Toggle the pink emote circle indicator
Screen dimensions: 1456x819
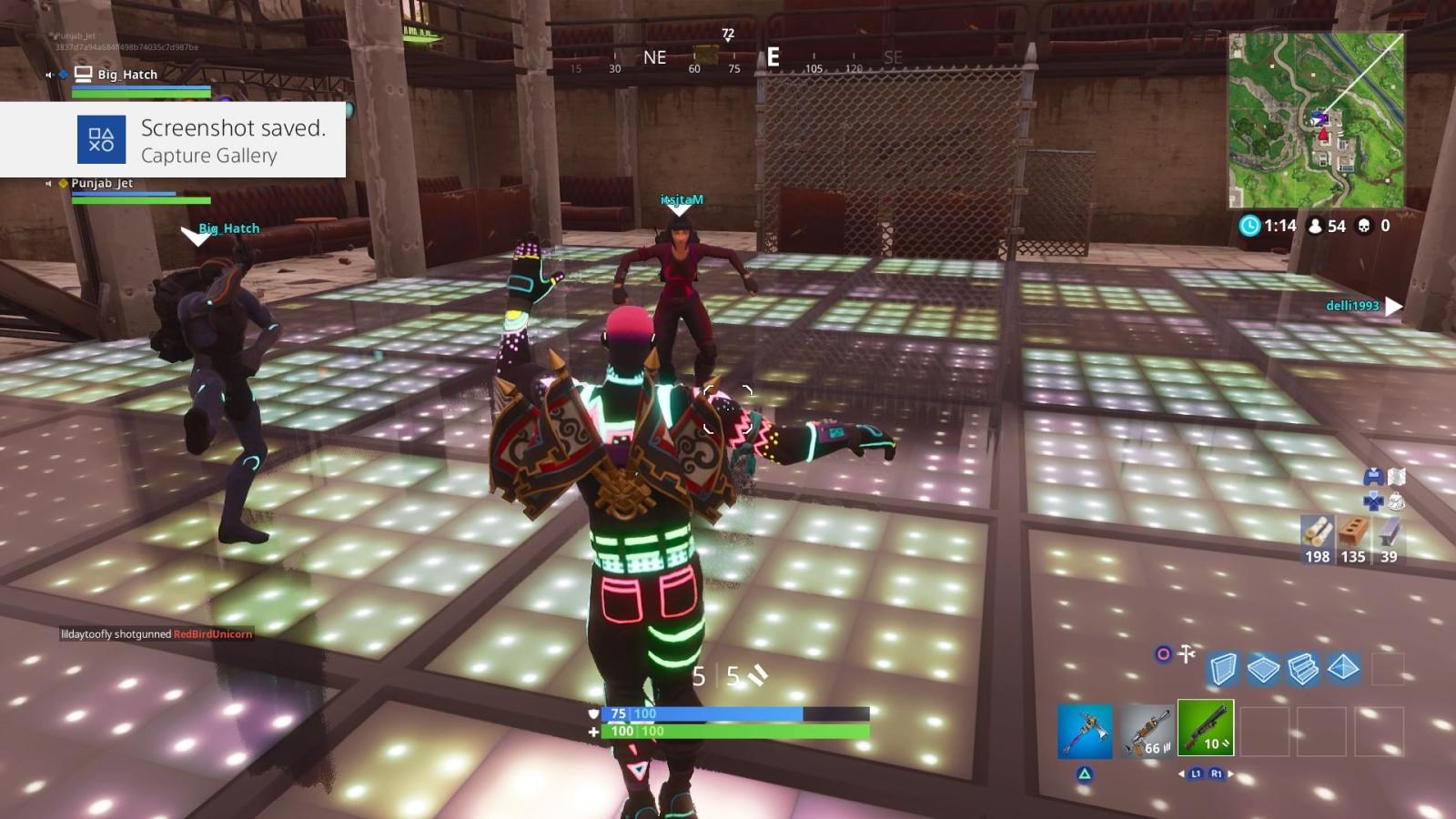1164,653
